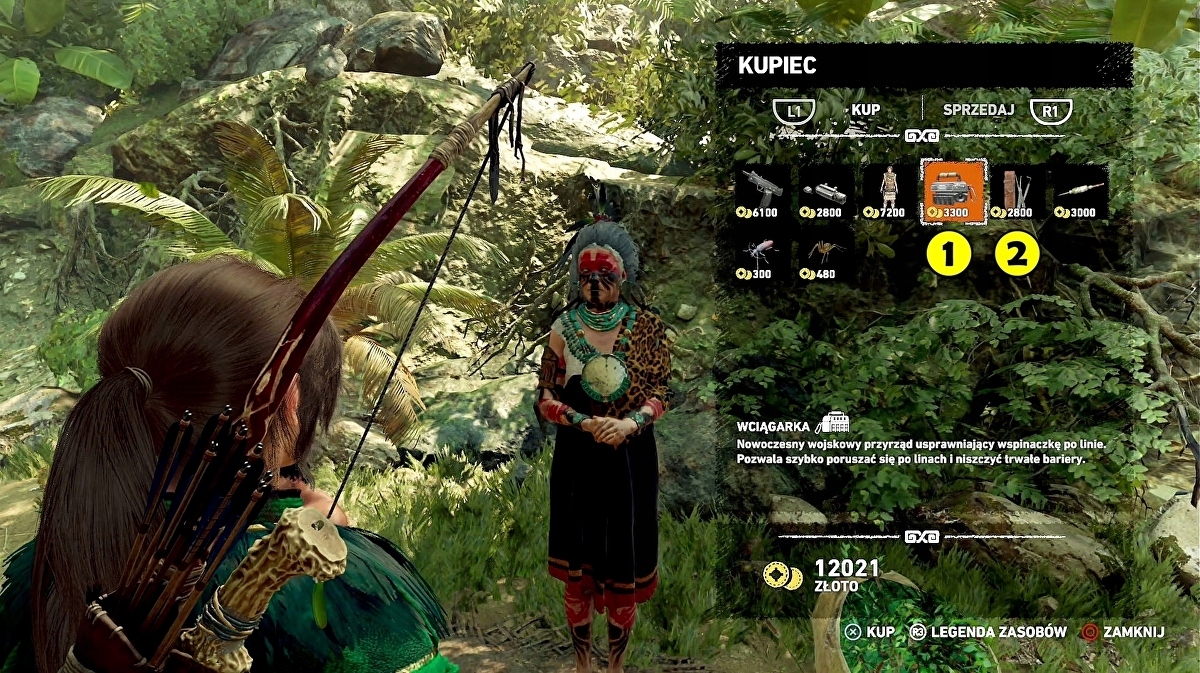Image resolution: width=1200 pixels, height=673 pixels.
Task: Select the submachine gun priced 6100
Action: (x=762, y=192)
